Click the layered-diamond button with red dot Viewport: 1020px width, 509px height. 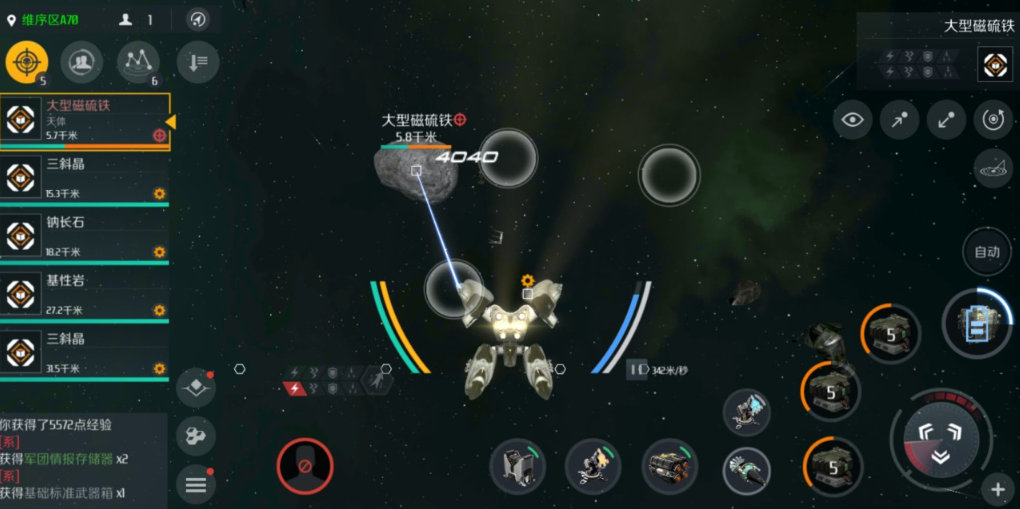195,389
